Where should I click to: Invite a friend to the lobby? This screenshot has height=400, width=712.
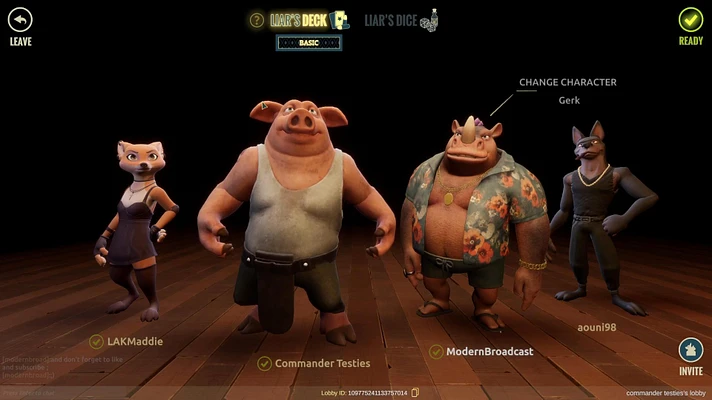(690, 351)
